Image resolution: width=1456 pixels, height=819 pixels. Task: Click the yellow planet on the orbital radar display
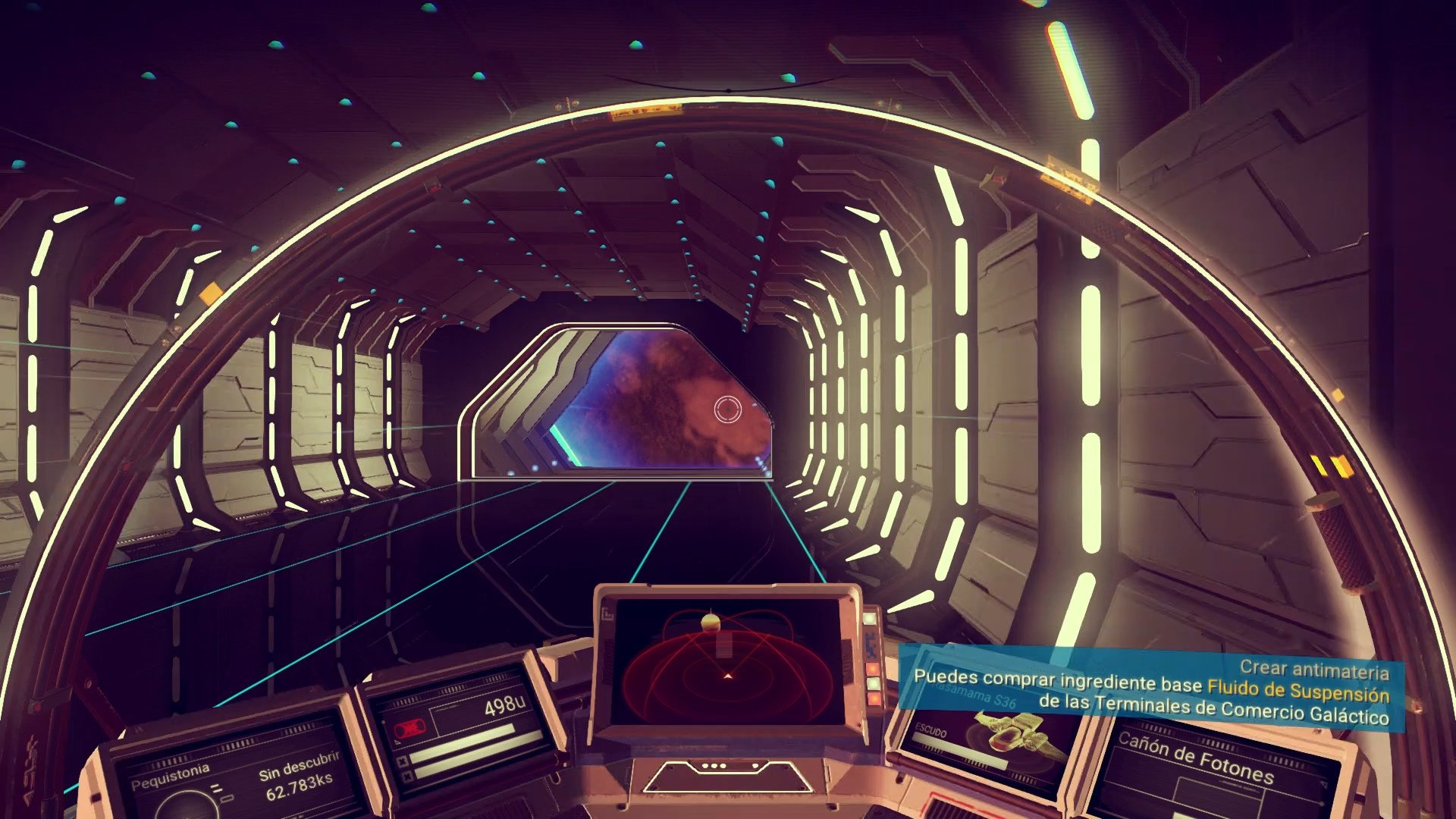[711, 621]
